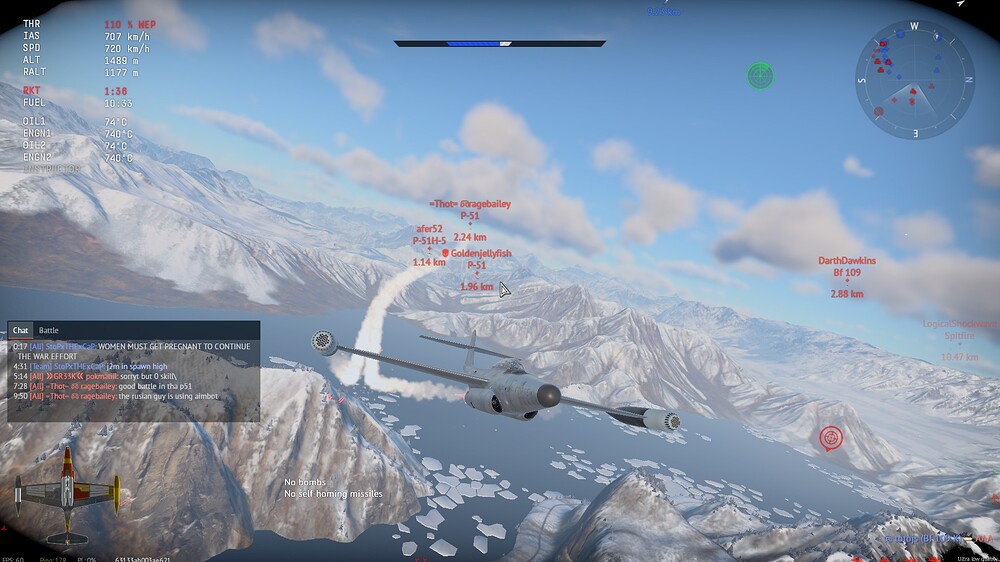
Task: Select the DarthDawkins Bf 109 target marker
Action: pos(847,280)
